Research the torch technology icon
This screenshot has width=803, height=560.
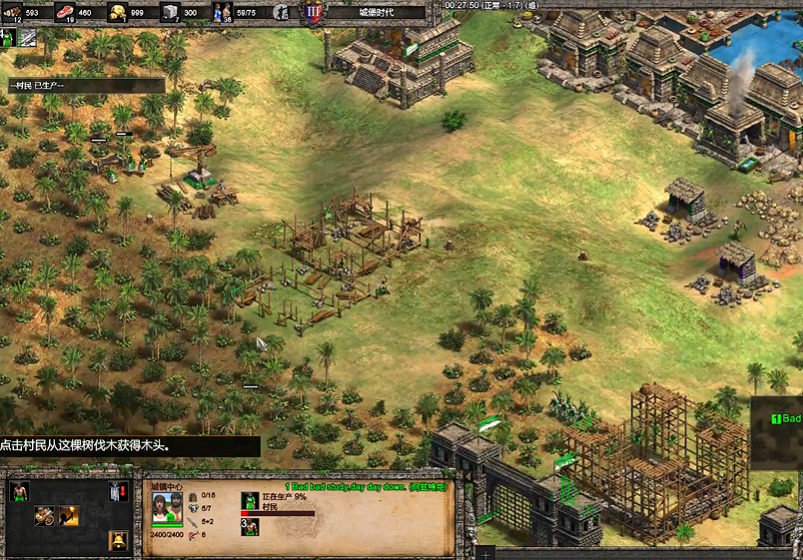click(69, 516)
